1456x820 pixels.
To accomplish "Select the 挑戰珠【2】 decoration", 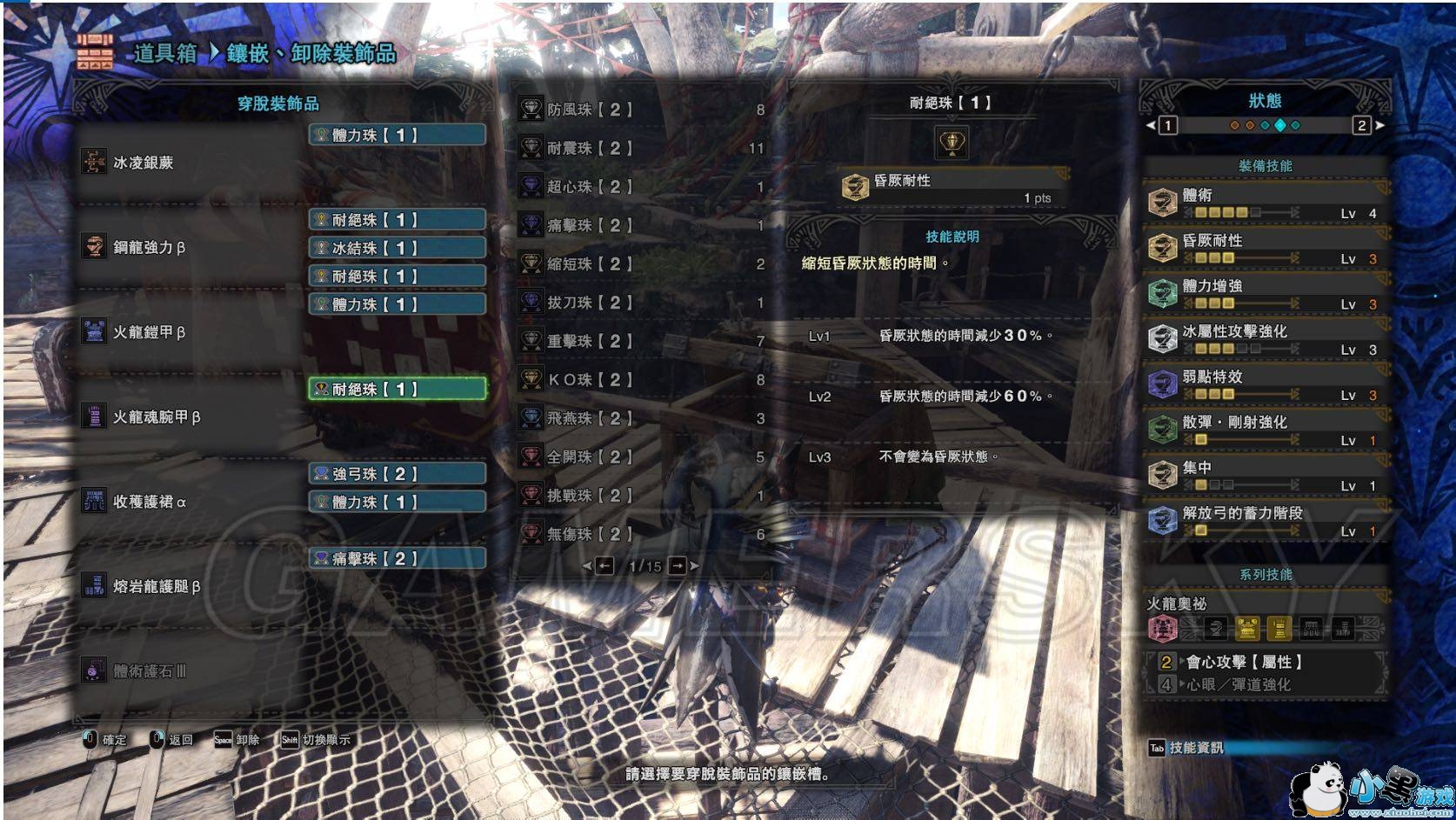I will (642, 496).
